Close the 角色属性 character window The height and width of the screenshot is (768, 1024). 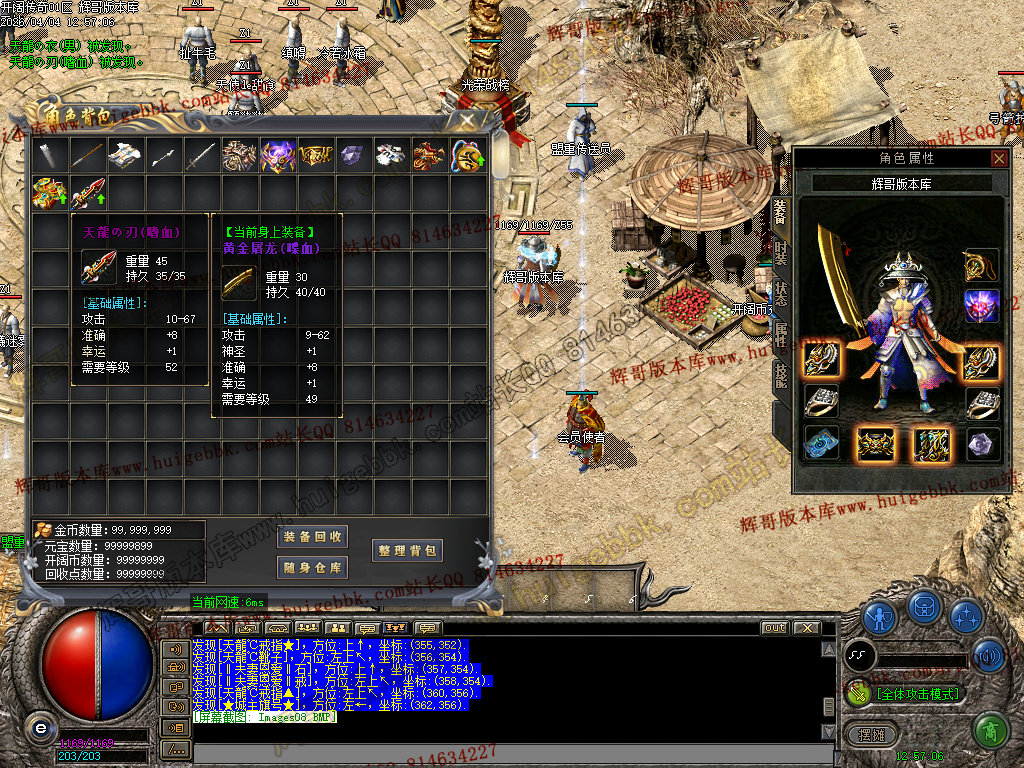[x=999, y=158]
